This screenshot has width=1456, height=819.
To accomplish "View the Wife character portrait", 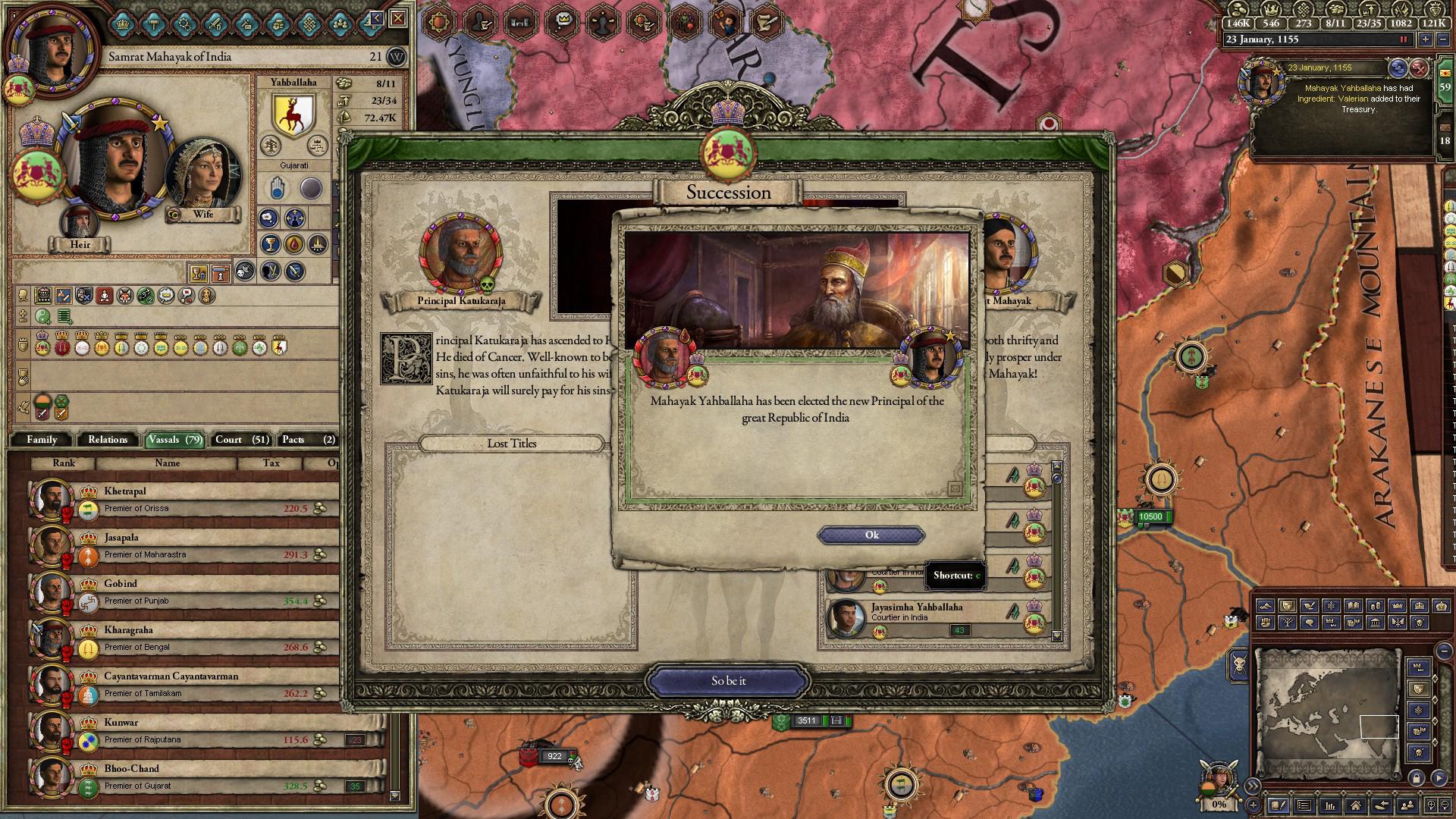I will tap(202, 178).
